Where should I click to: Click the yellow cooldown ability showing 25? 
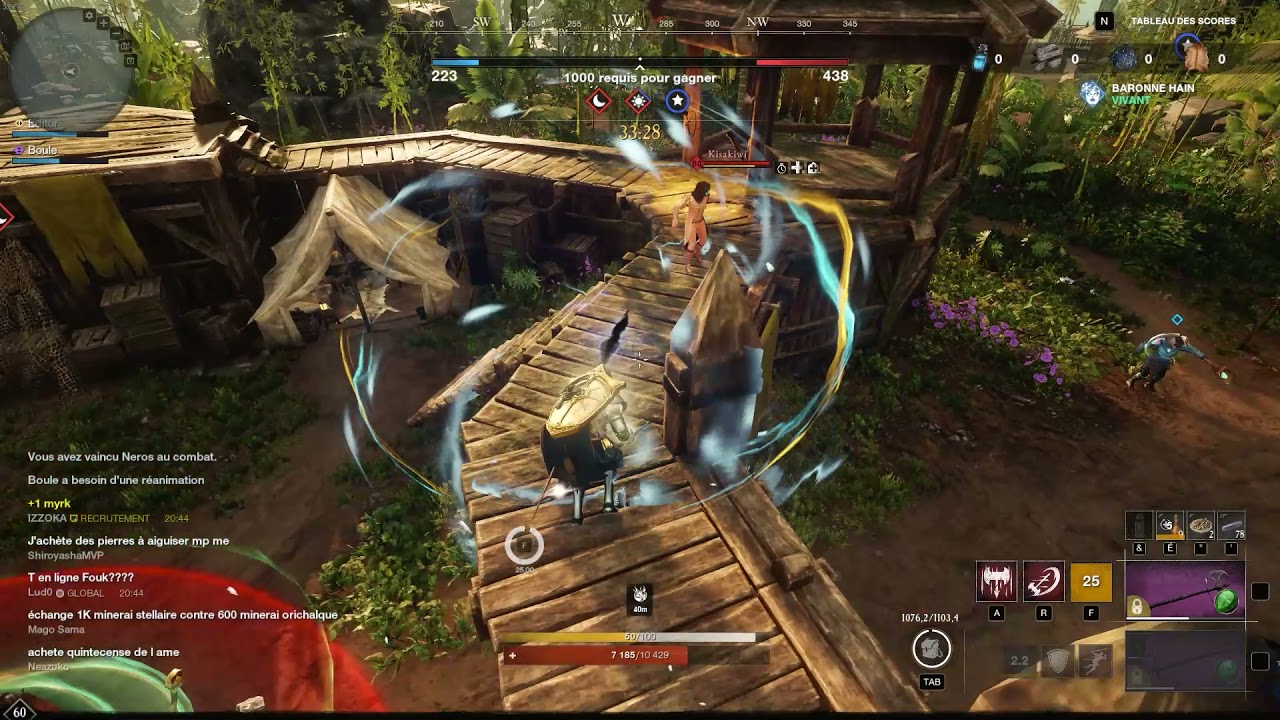click(x=1091, y=581)
